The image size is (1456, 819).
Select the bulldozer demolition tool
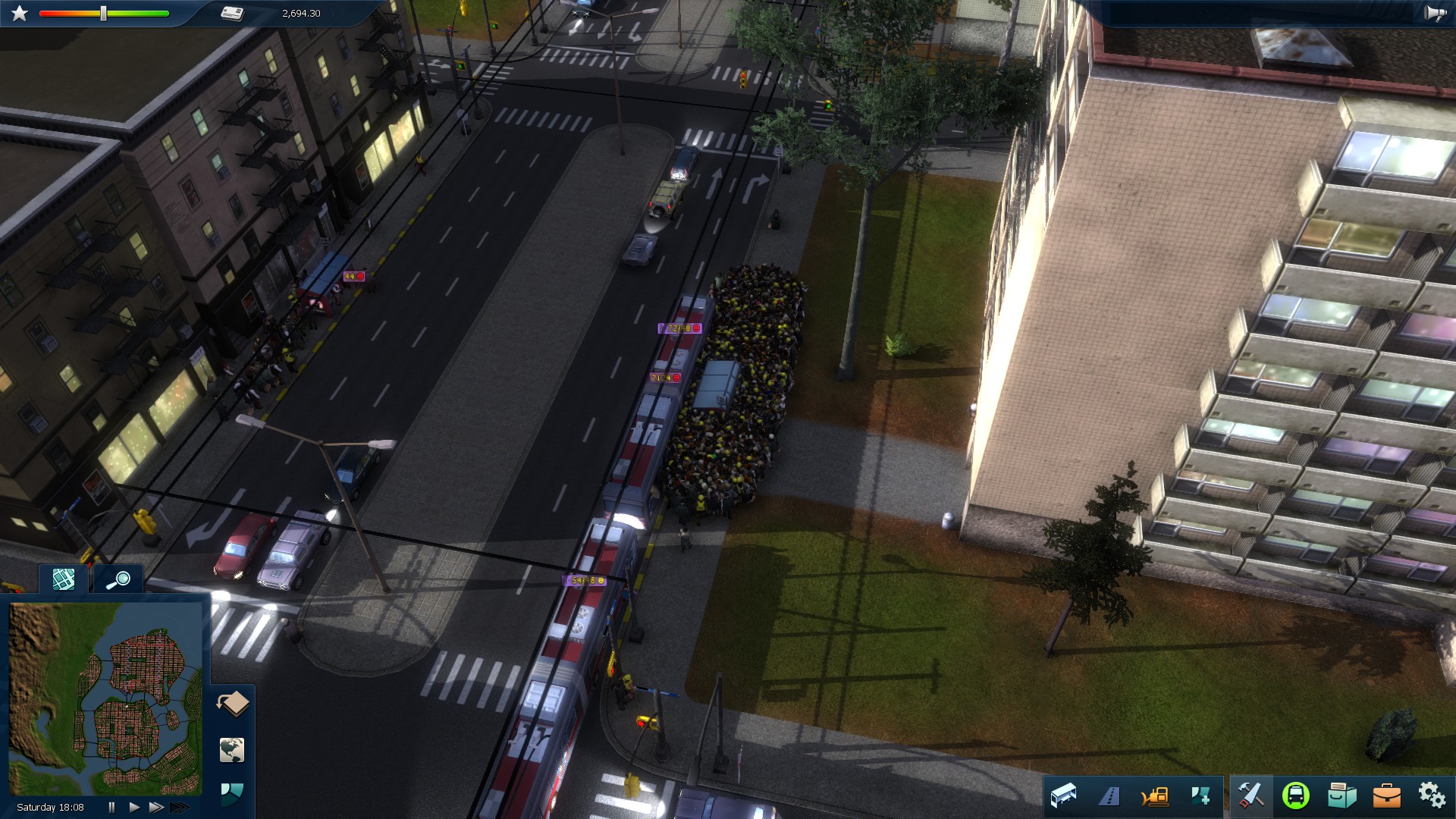[x=1155, y=797]
